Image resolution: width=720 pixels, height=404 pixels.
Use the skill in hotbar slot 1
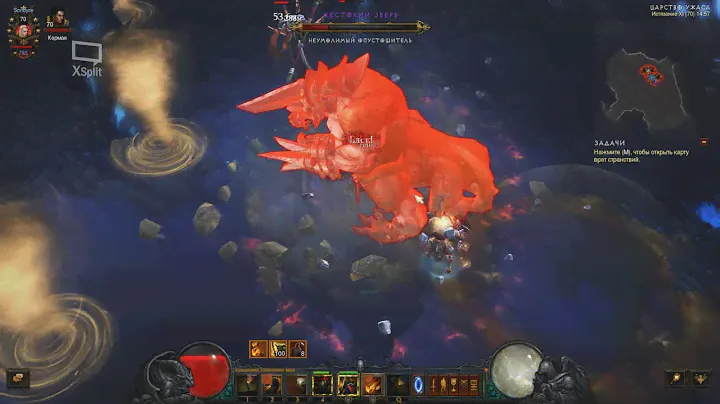point(249,384)
